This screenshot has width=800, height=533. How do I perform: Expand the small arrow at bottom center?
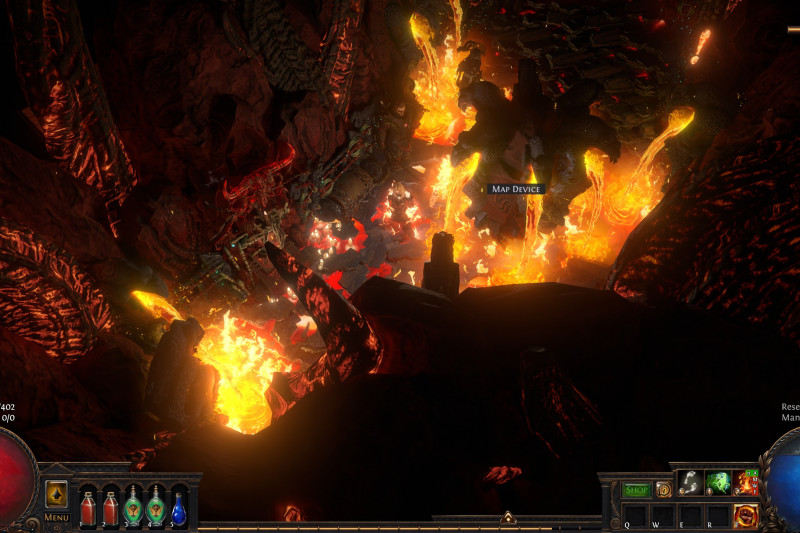pyautogui.click(x=508, y=518)
